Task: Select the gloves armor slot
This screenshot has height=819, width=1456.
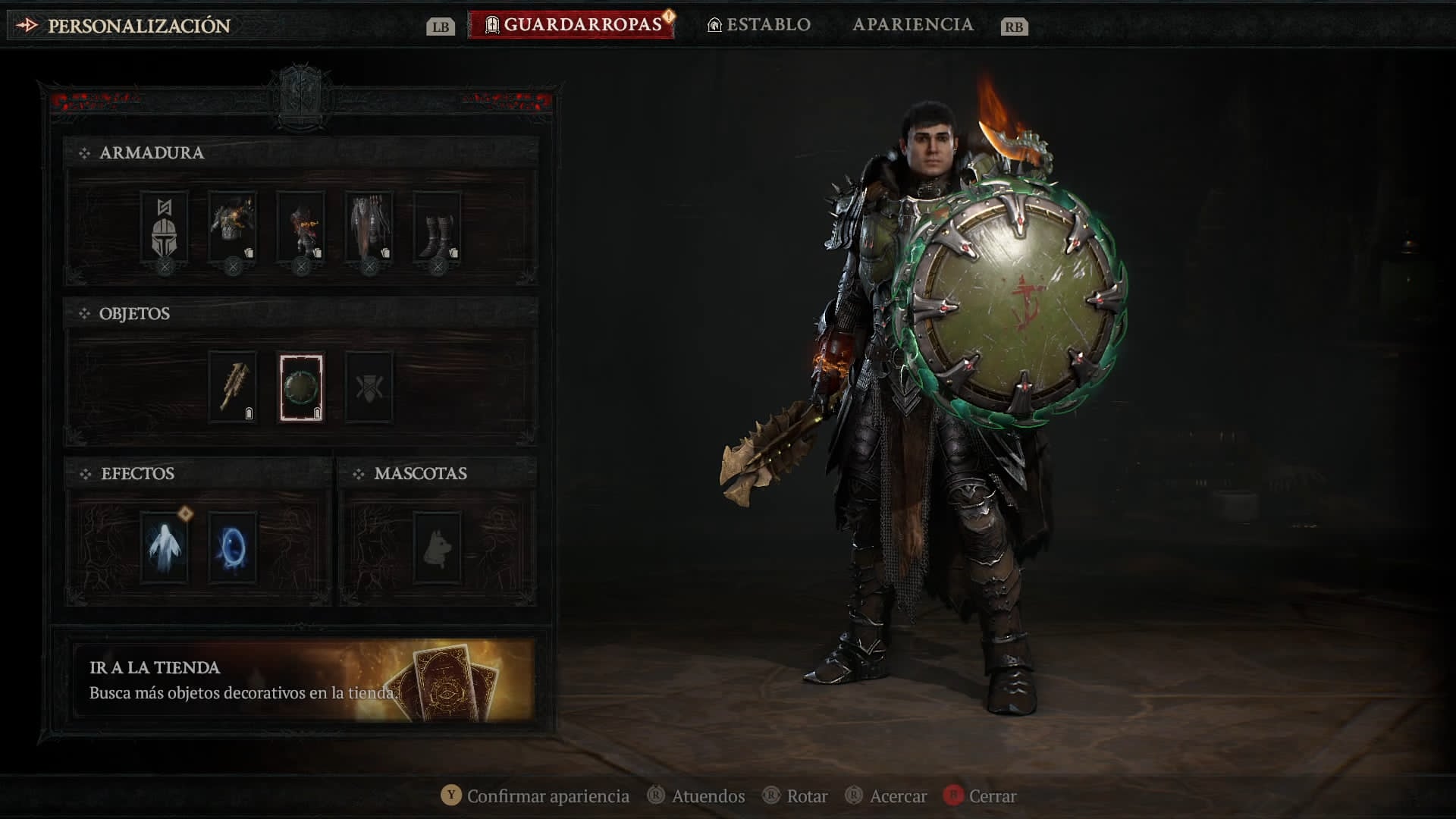Action: 301,227
